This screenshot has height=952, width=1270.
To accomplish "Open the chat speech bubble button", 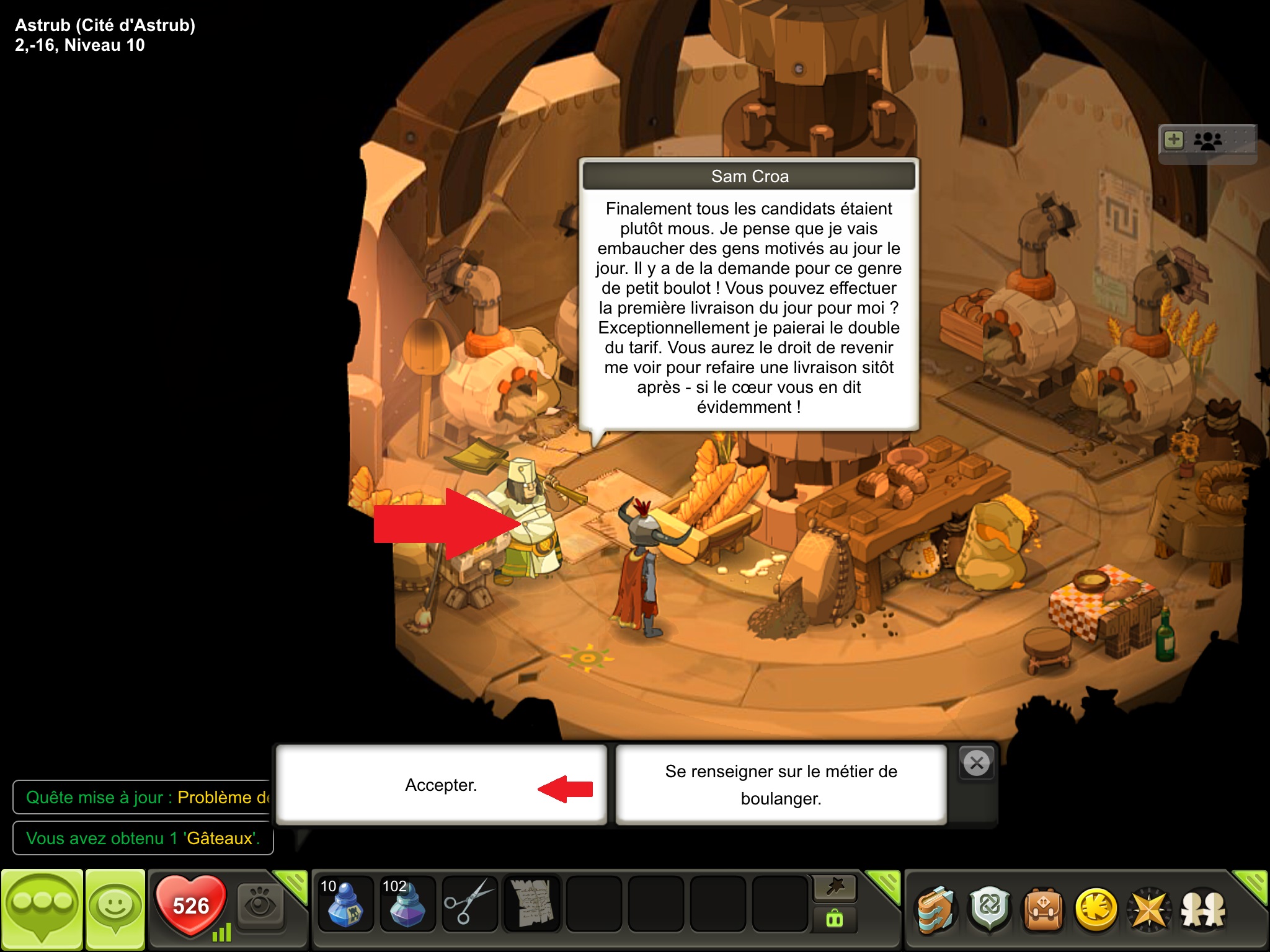I will point(42,908).
